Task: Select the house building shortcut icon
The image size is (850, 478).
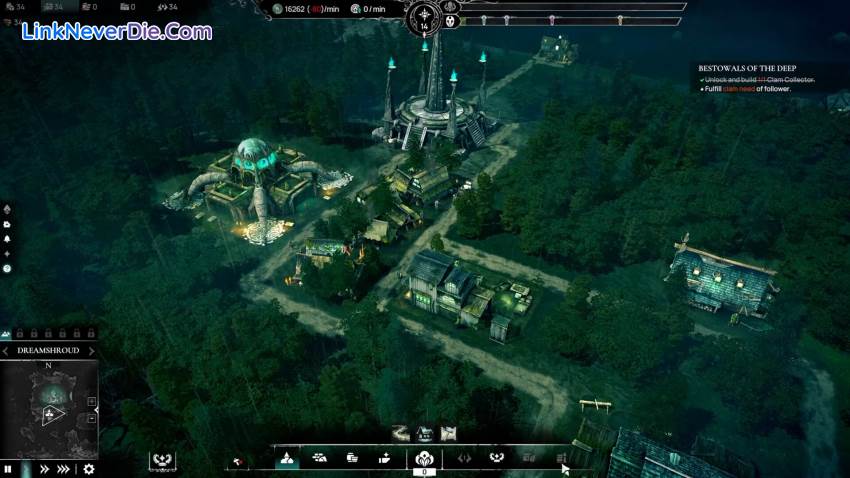Action: tap(426, 433)
